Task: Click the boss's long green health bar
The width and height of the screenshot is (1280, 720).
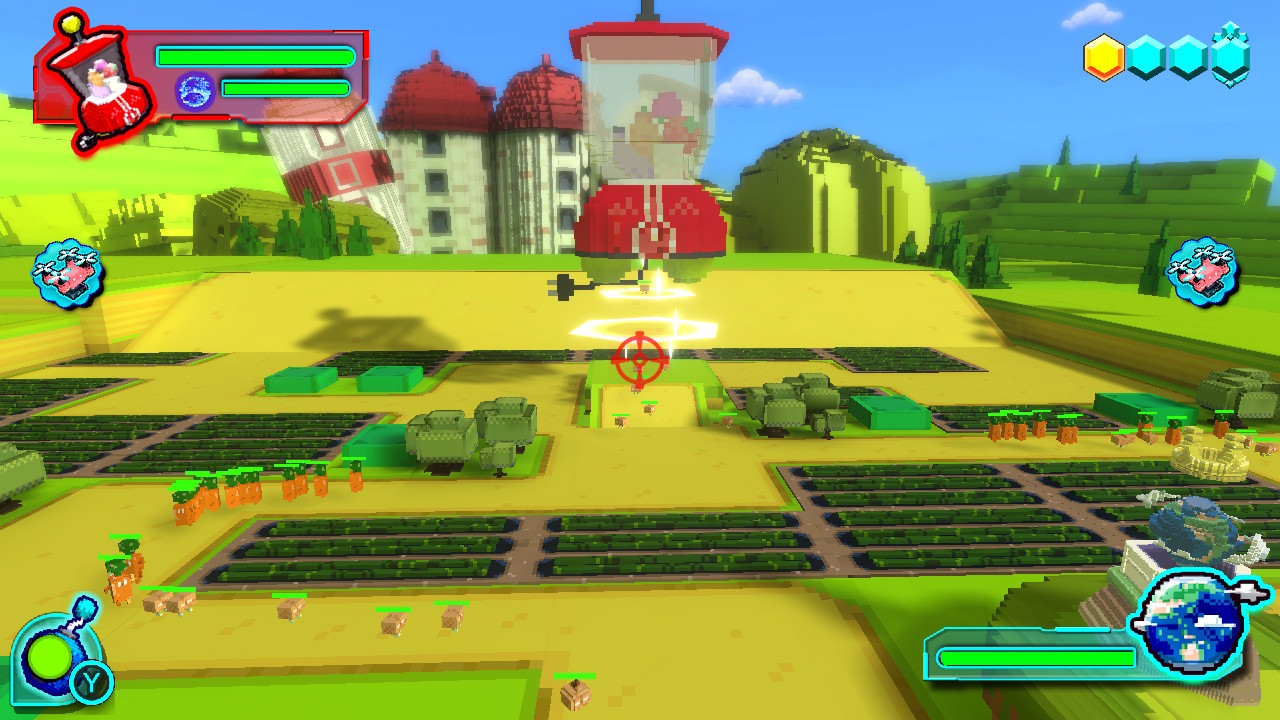Action: [255, 57]
